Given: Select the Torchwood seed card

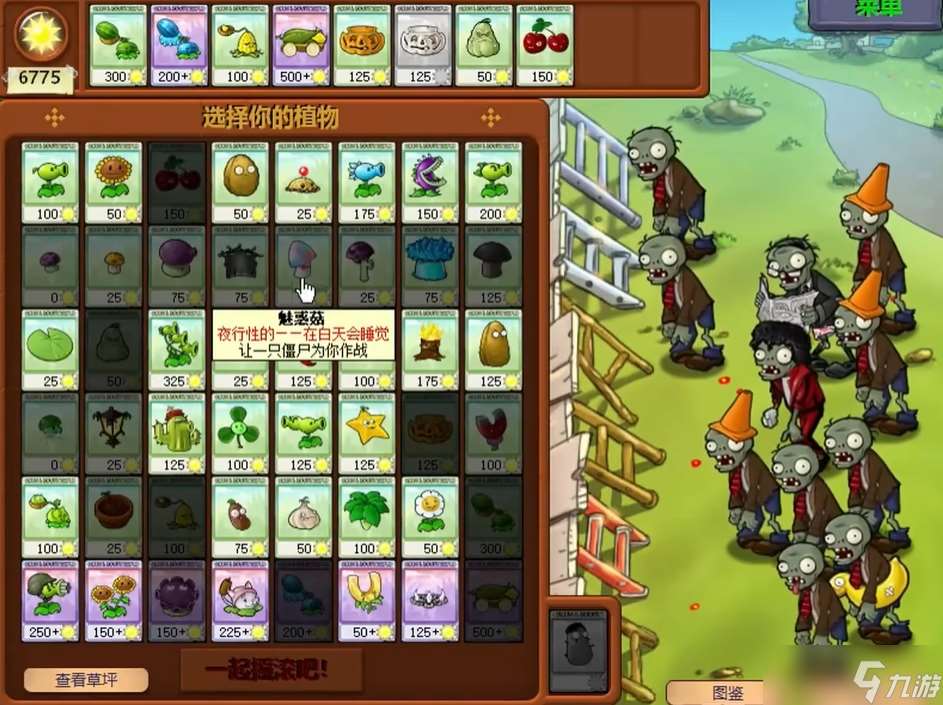Looking at the screenshot, I should coord(429,349).
